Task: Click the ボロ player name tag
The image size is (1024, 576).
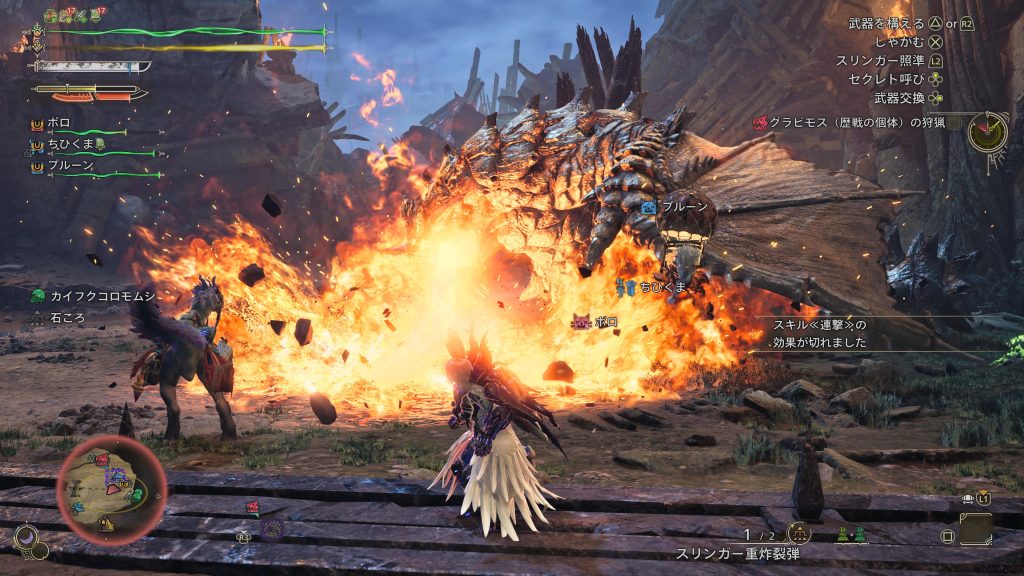Action: (x=605, y=322)
